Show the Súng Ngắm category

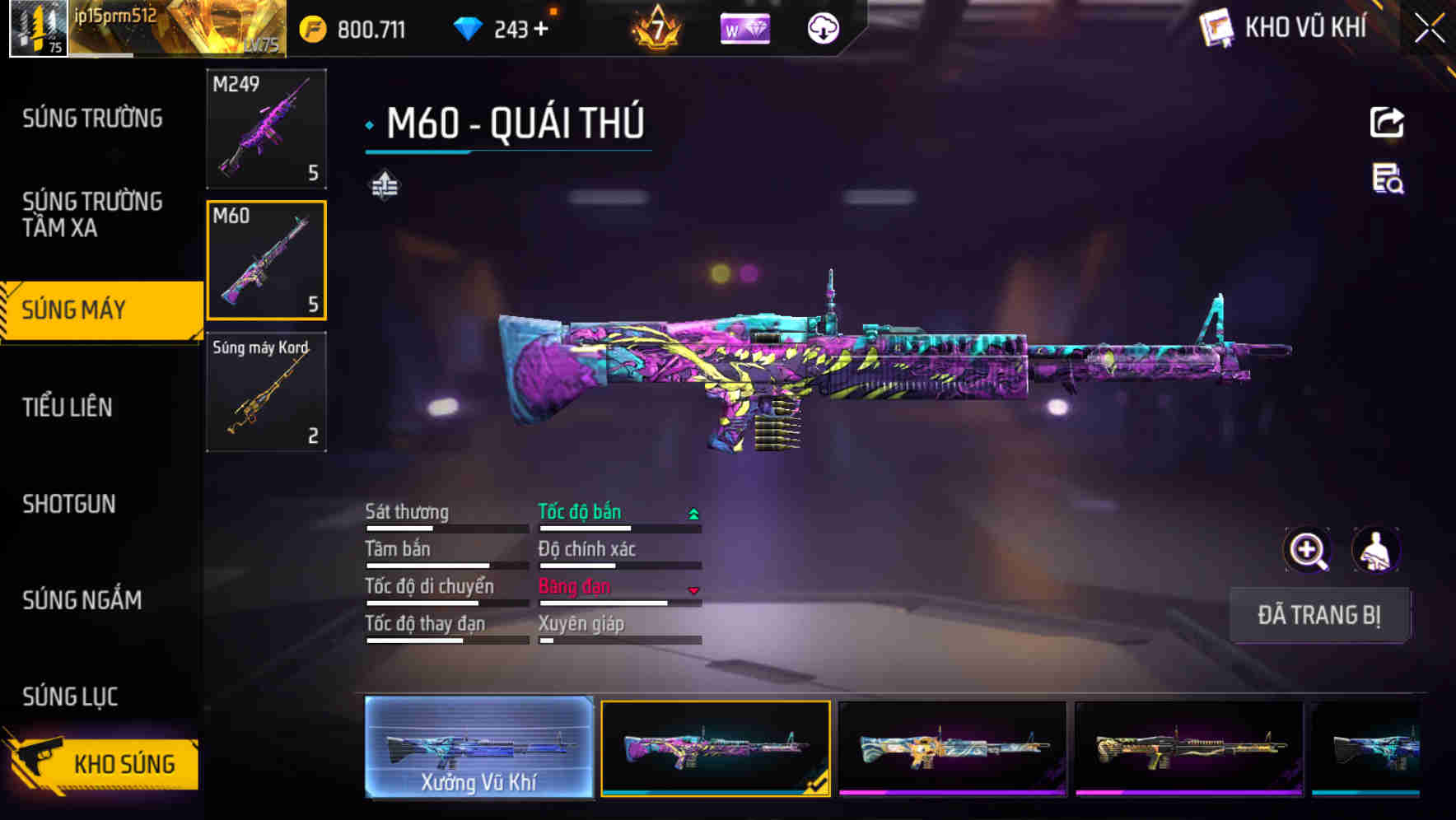click(82, 600)
